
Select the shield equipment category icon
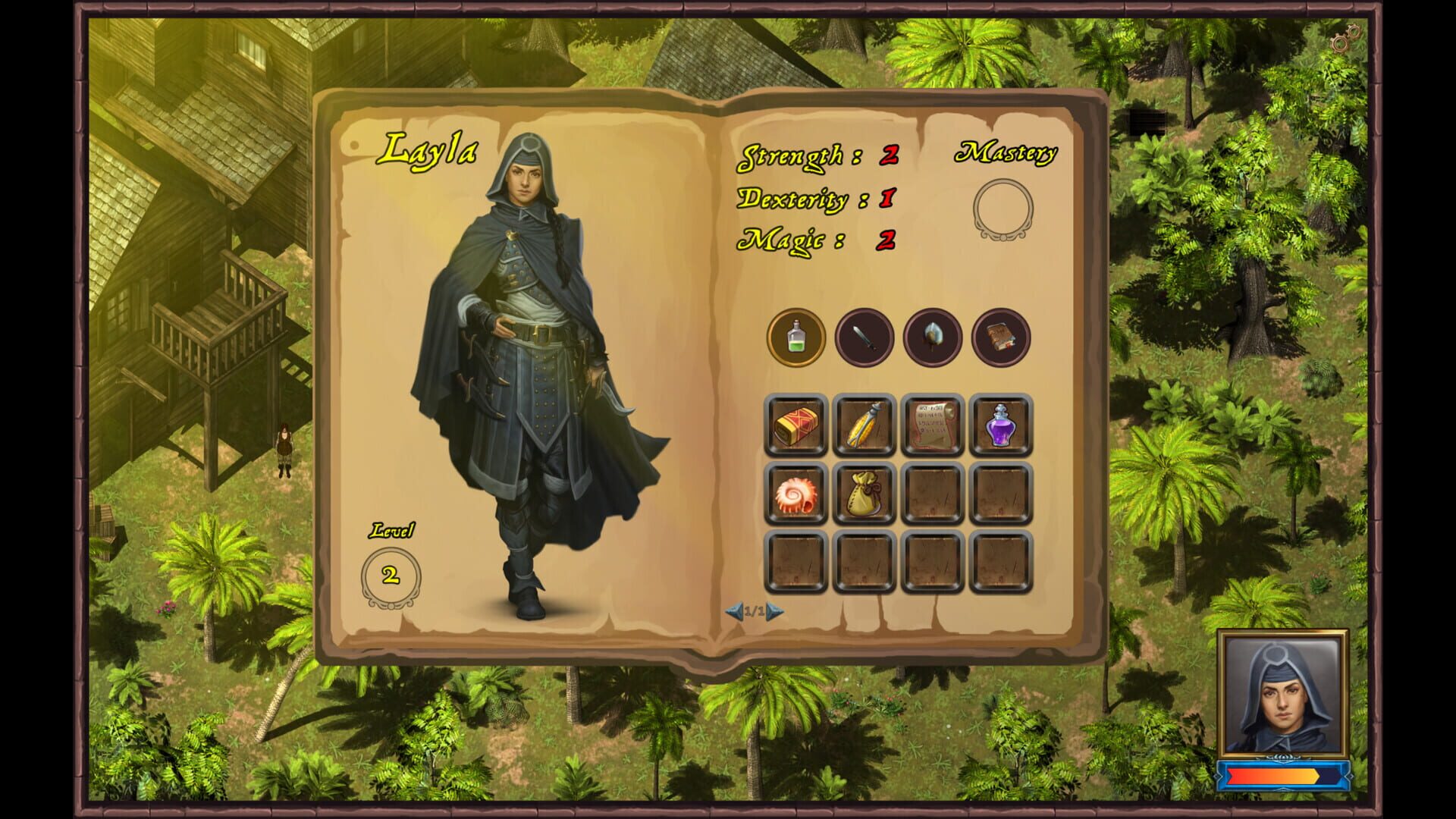click(x=931, y=338)
